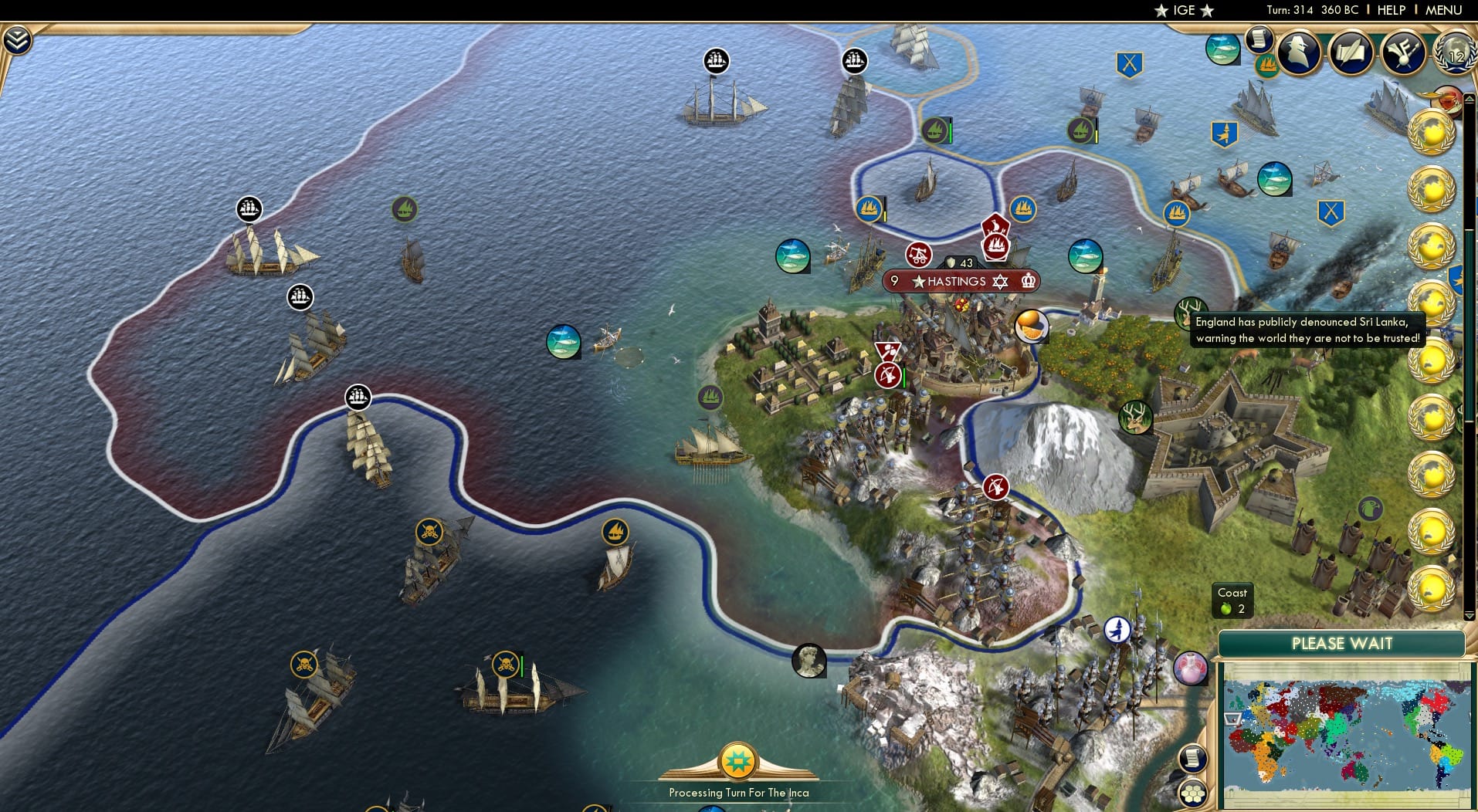Click the Great Person portrait icon near the coastline
Viewport: 1478px width, 812px height.
click(x=808, y=661)
